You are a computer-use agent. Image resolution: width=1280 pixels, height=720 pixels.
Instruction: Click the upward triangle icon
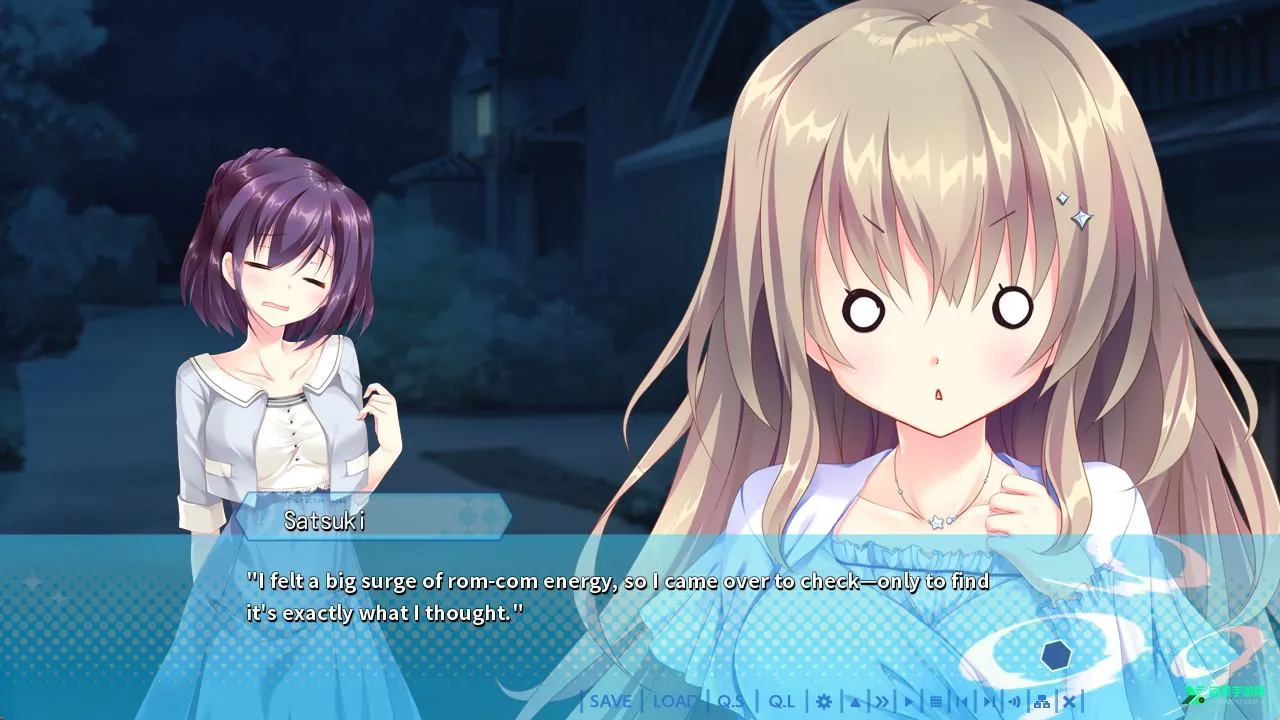click(855, 702)
